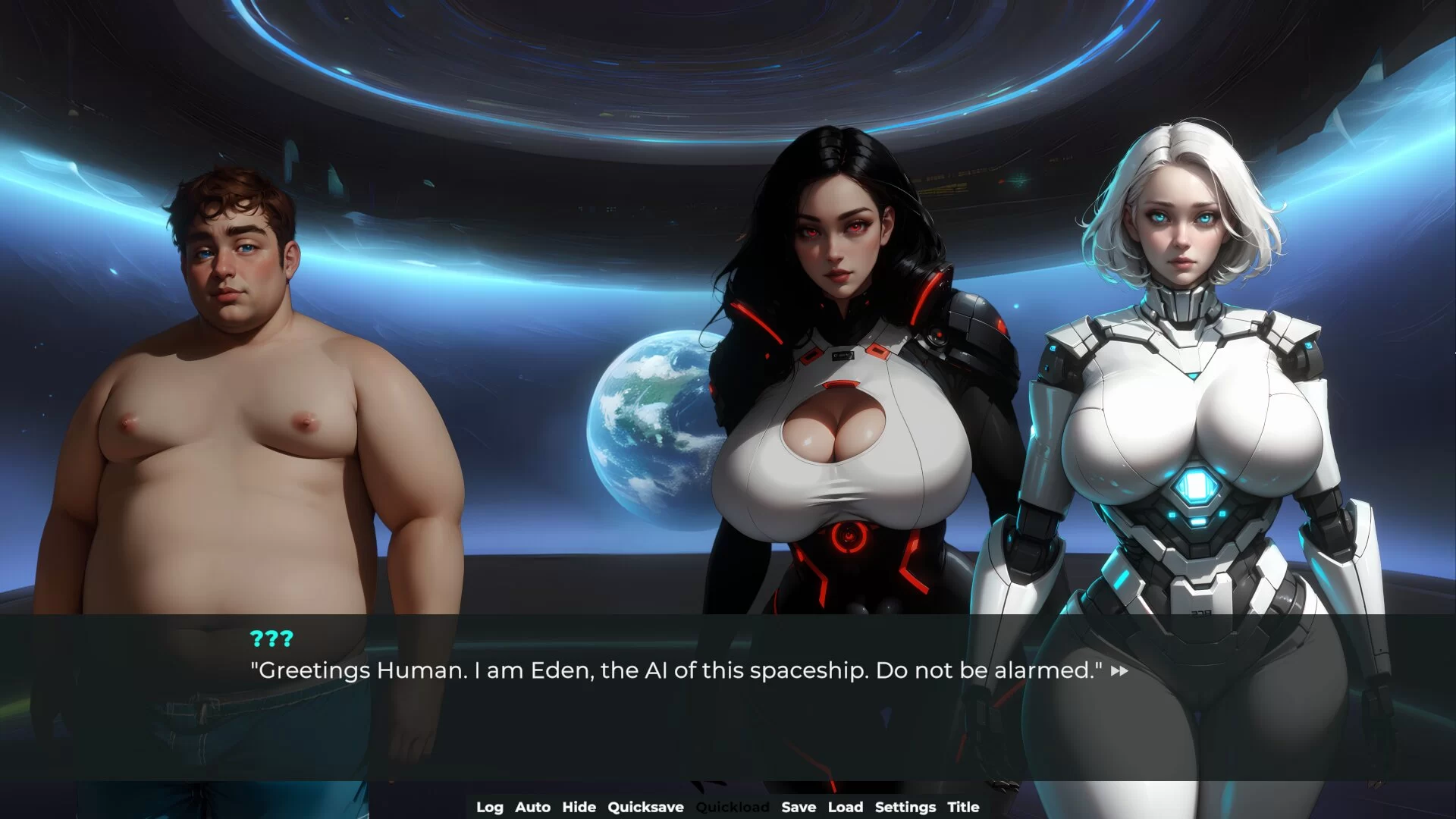Toggle Auto advance mode
Viewport: 1456px width, 819px height.
[532, 807]
